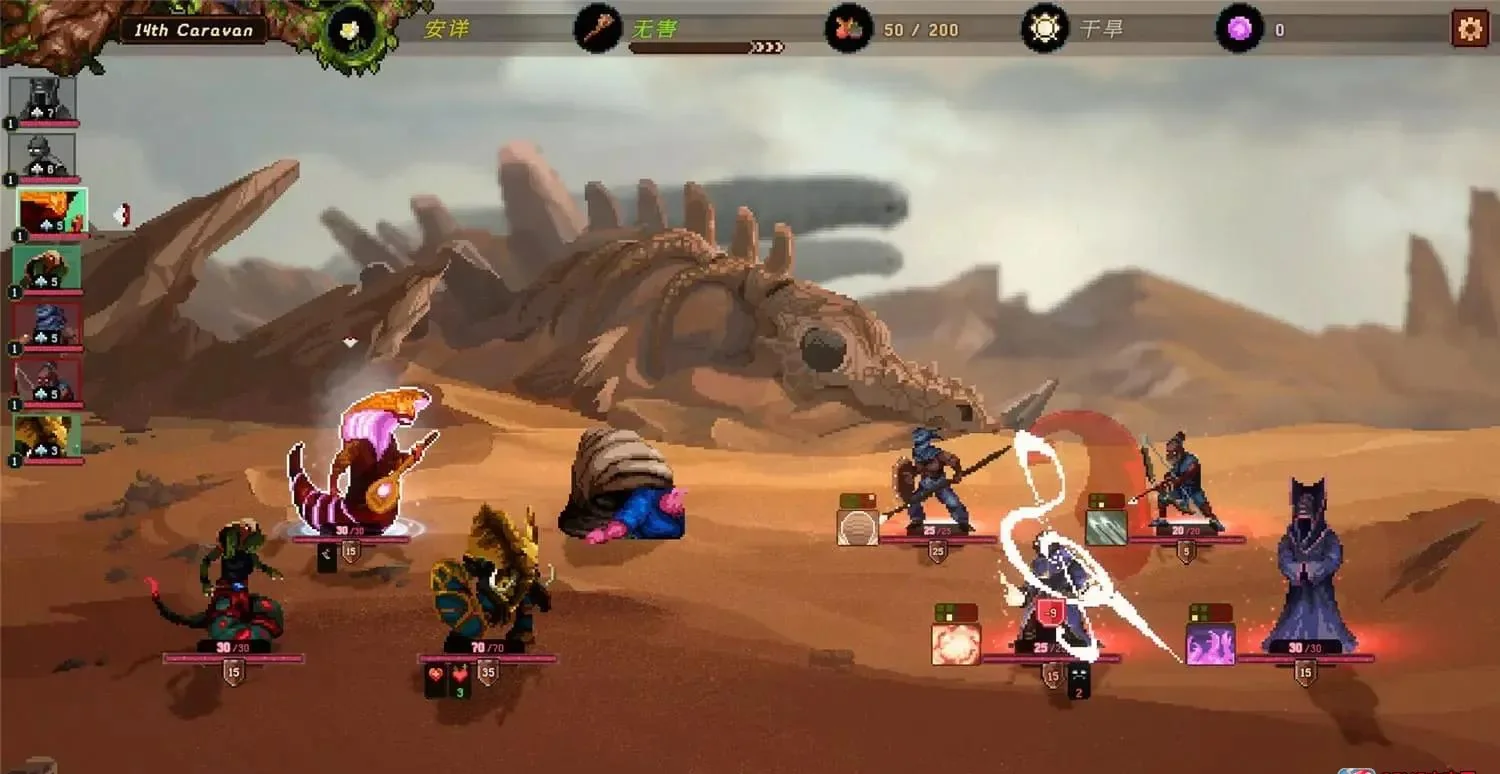Click the food supplies icon
The image size is (1500, 774).
tap(848, 29)
